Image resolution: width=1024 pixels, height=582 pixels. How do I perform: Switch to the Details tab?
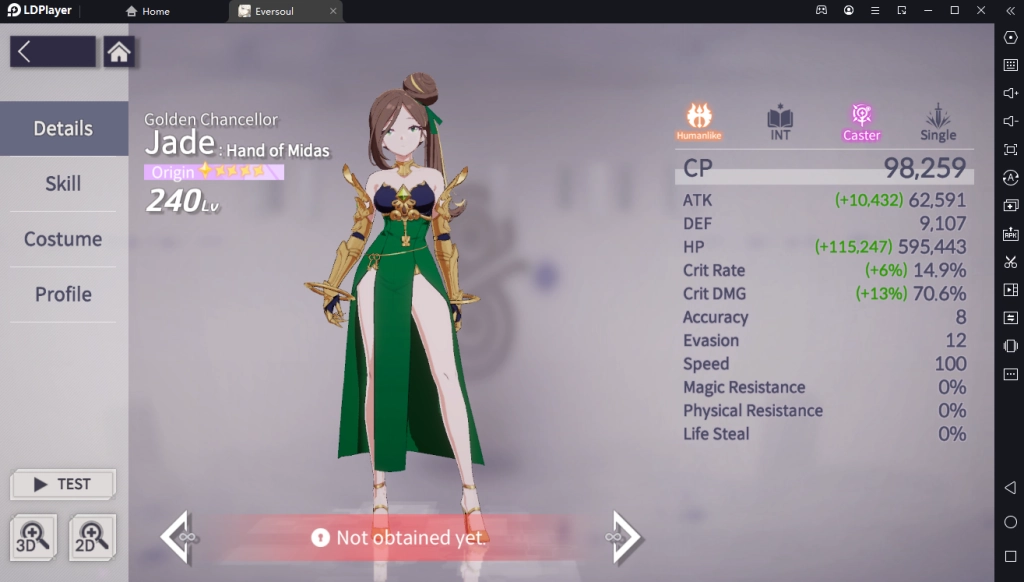click(x=64, y=129)
